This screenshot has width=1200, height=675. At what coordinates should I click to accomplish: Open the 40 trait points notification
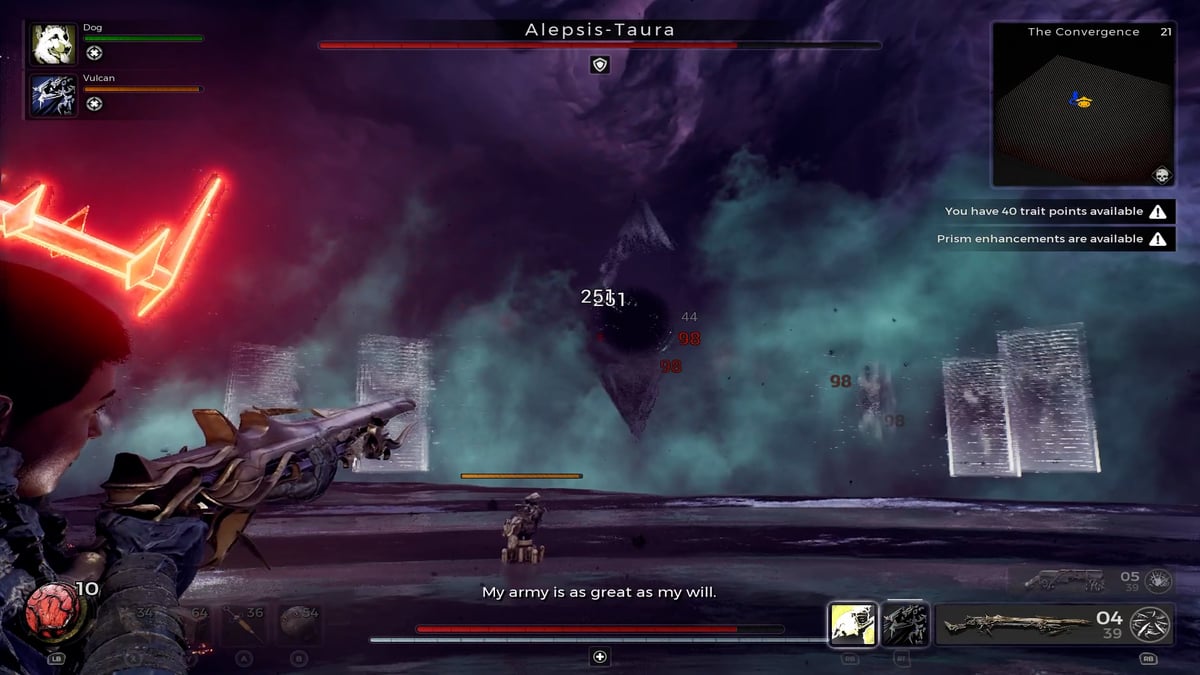pos(1056,211)
